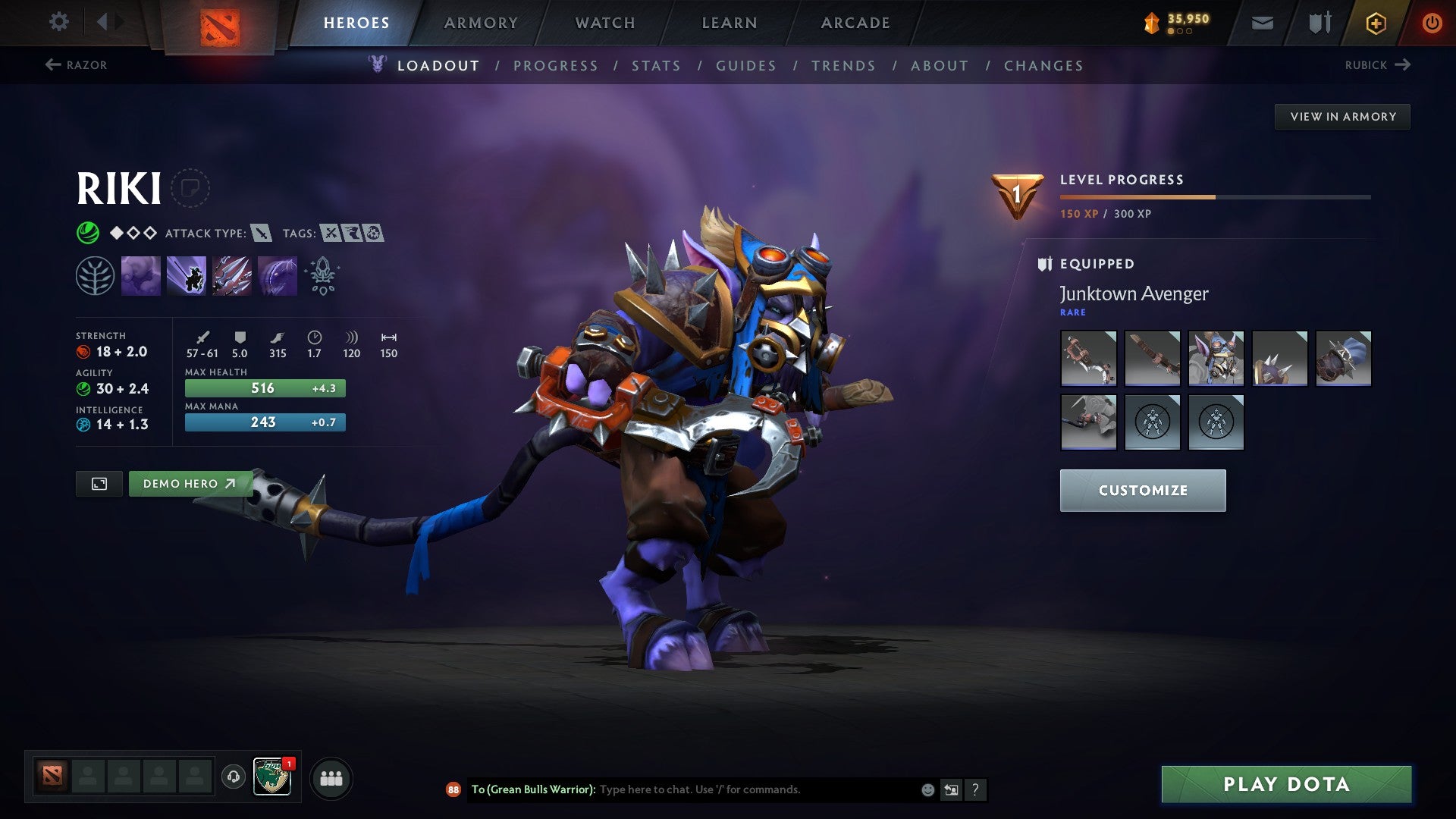Open the mail notifications icon
Viewport: 1456px width, 819px height.
coord(1263,23)
